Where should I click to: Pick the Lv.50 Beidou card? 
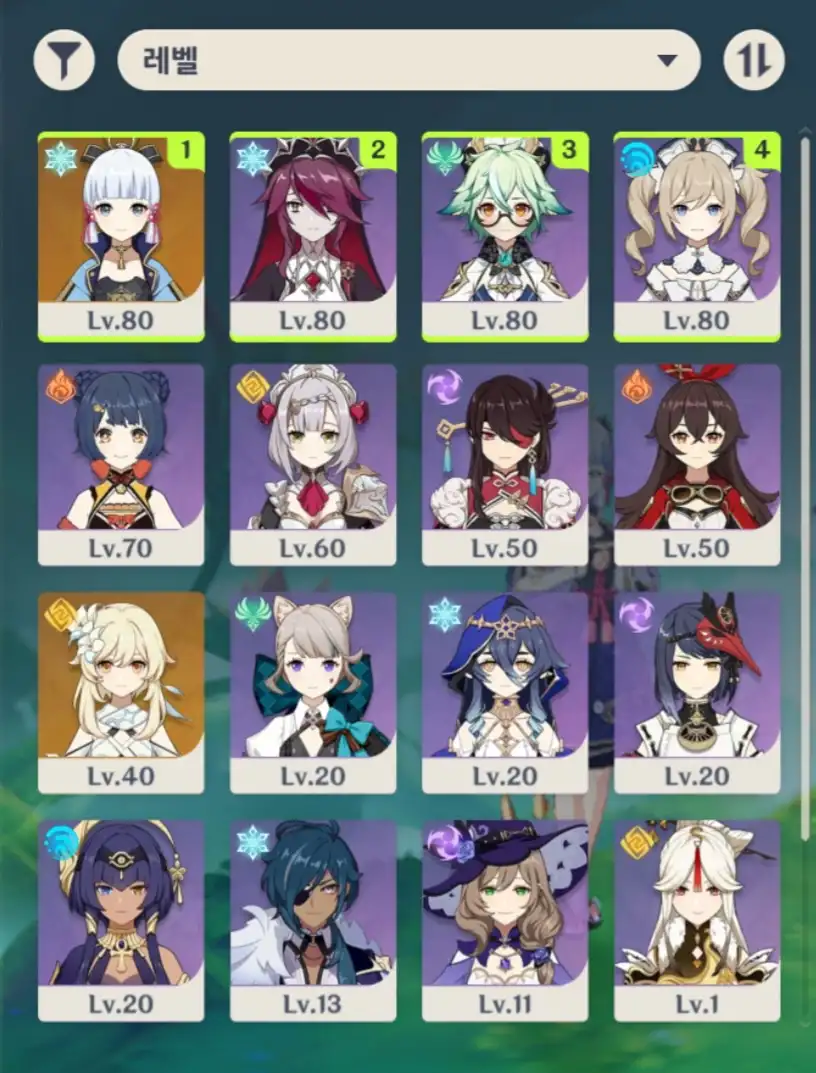click(x=505, y=463)
